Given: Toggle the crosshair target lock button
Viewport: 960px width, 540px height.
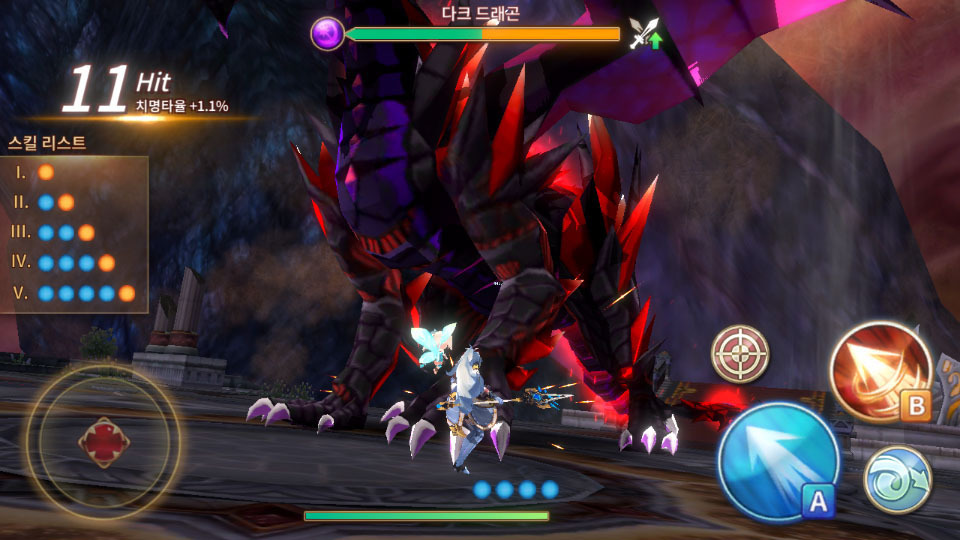Looking at the screenshot, I should (740, 354).
